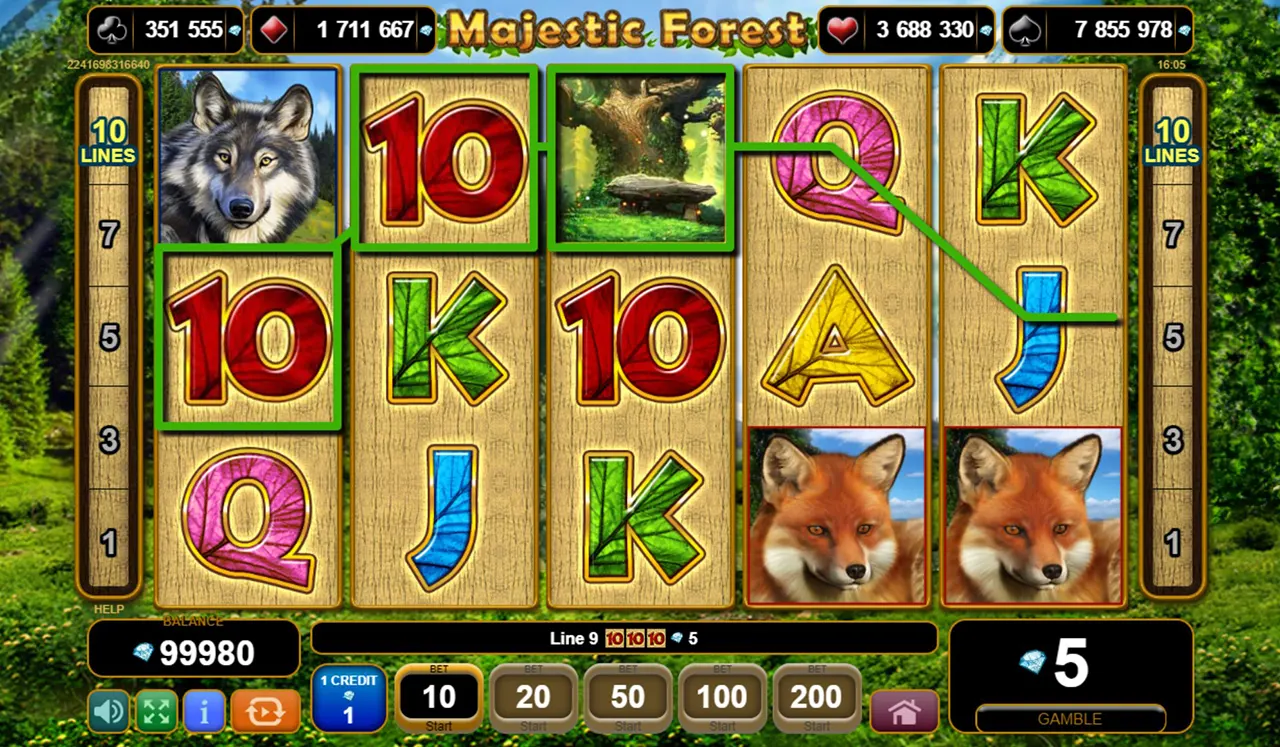Screen dimensions: 1280x747
Task: Toggle the sound speaker icon
Action: (x=109, y=711)
